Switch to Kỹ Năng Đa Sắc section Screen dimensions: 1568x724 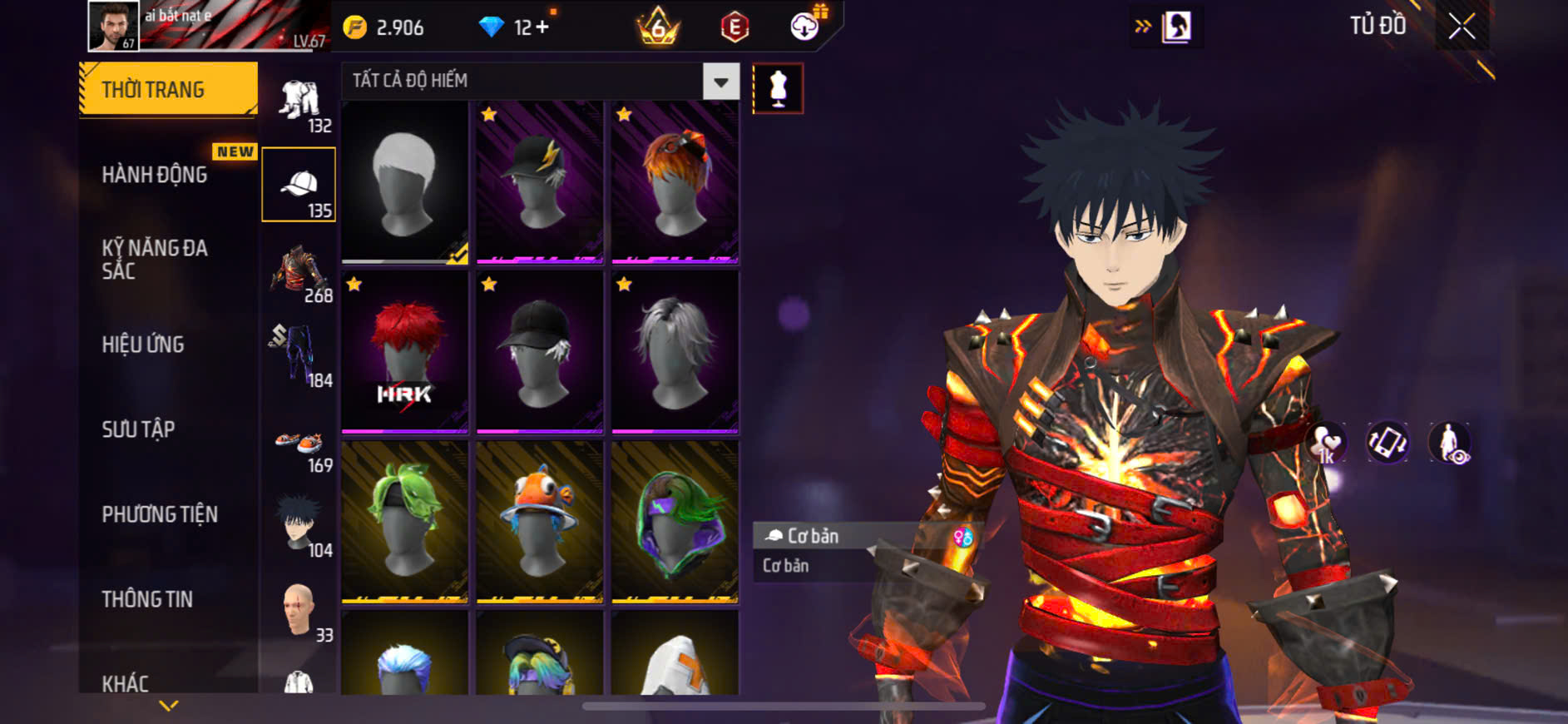(155, 259)
